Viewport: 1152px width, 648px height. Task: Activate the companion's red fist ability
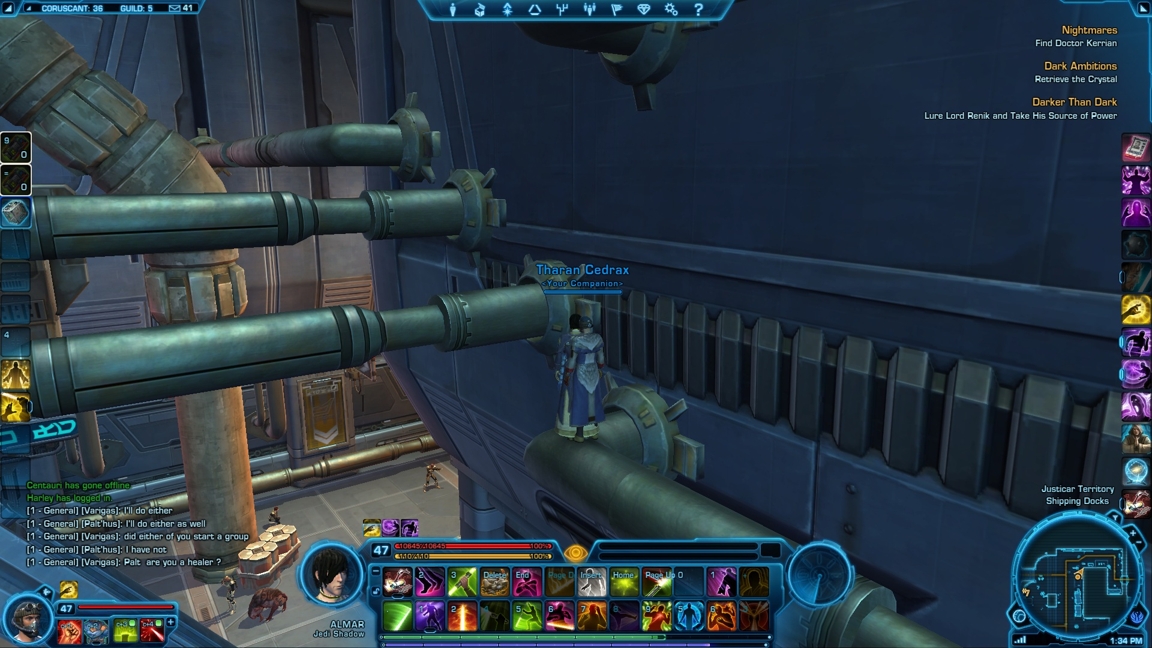tap(70, 631)
